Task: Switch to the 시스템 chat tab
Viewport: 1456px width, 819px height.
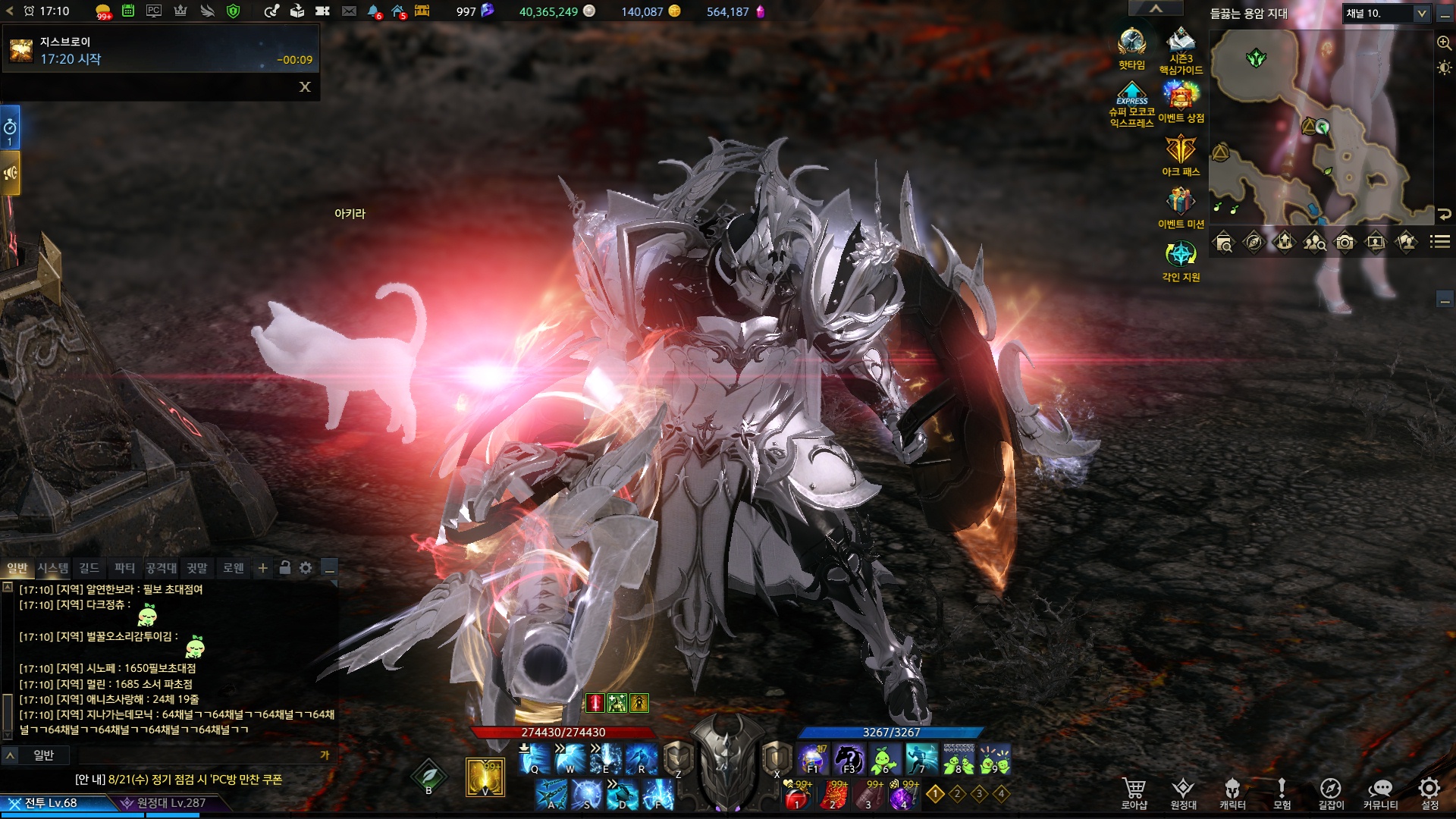Action: point(53,568)
